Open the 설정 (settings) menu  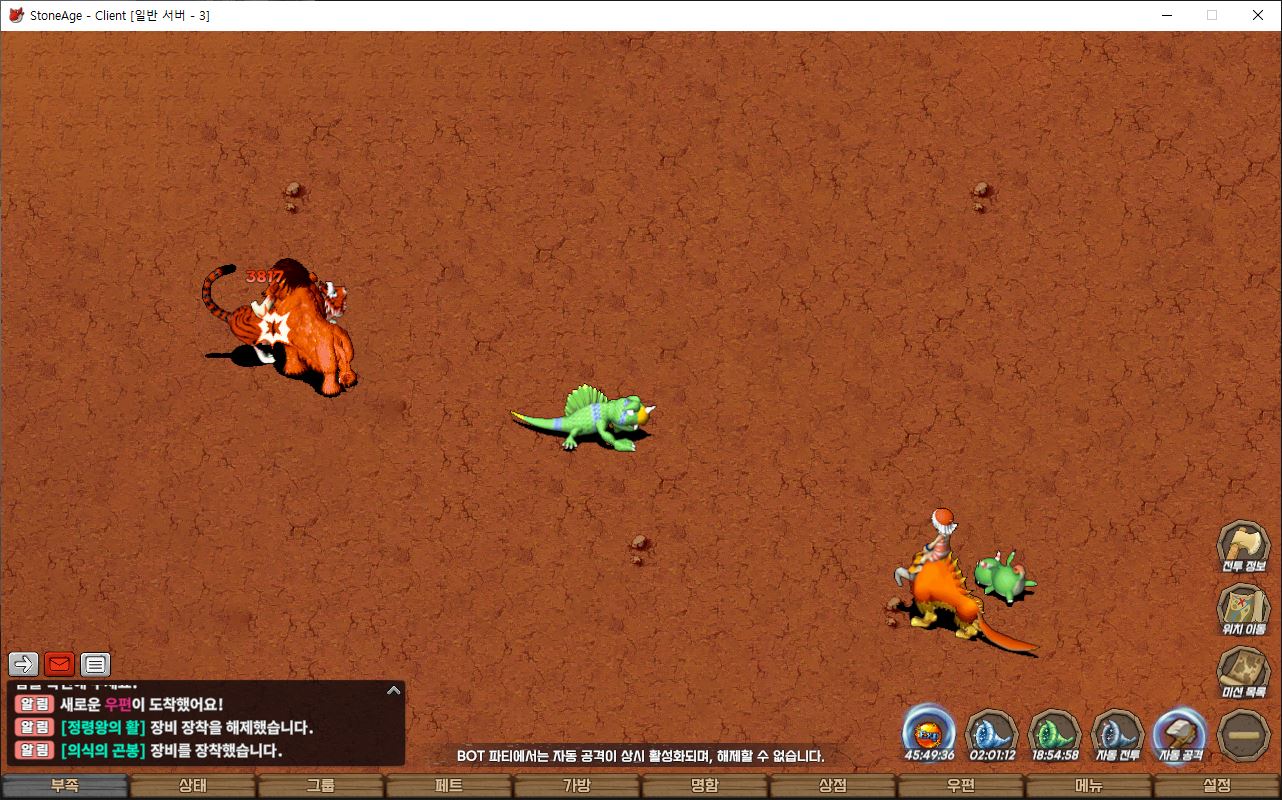click(x=1217, y=786)
